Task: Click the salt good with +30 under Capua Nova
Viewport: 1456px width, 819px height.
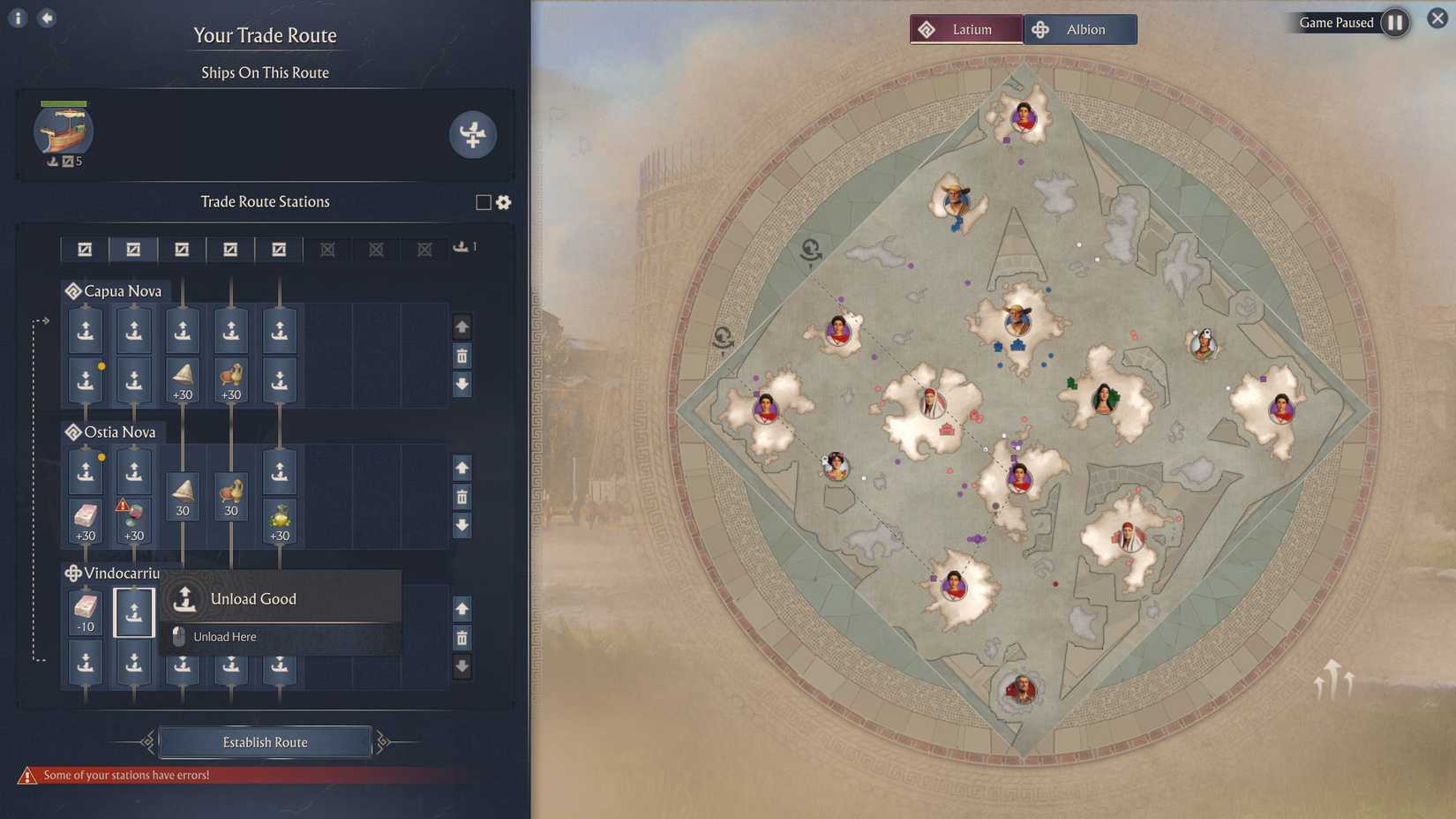Action: [x=182, y=381]
